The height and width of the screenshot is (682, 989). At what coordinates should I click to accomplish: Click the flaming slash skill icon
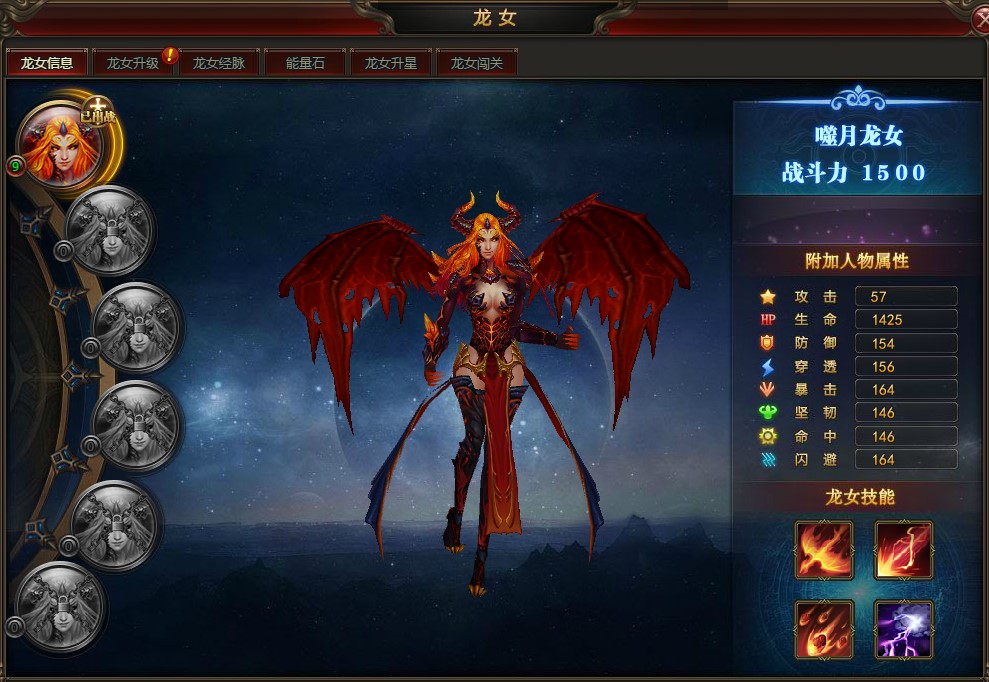pyautogui.click(x=824, y=550)
